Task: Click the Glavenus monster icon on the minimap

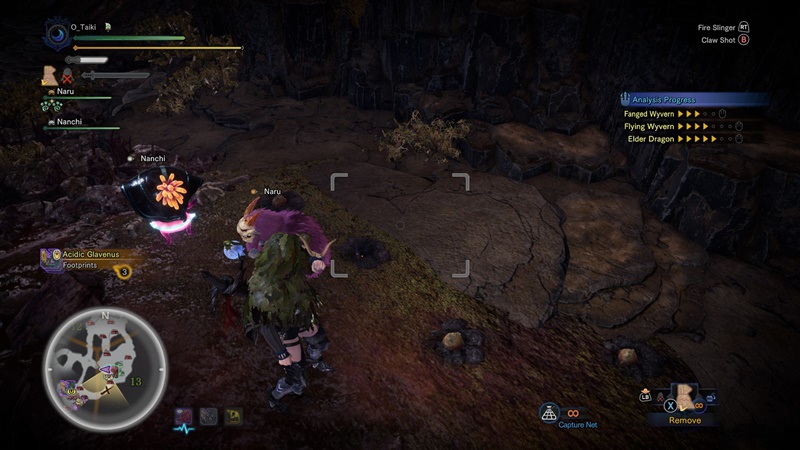Action: 66,388
